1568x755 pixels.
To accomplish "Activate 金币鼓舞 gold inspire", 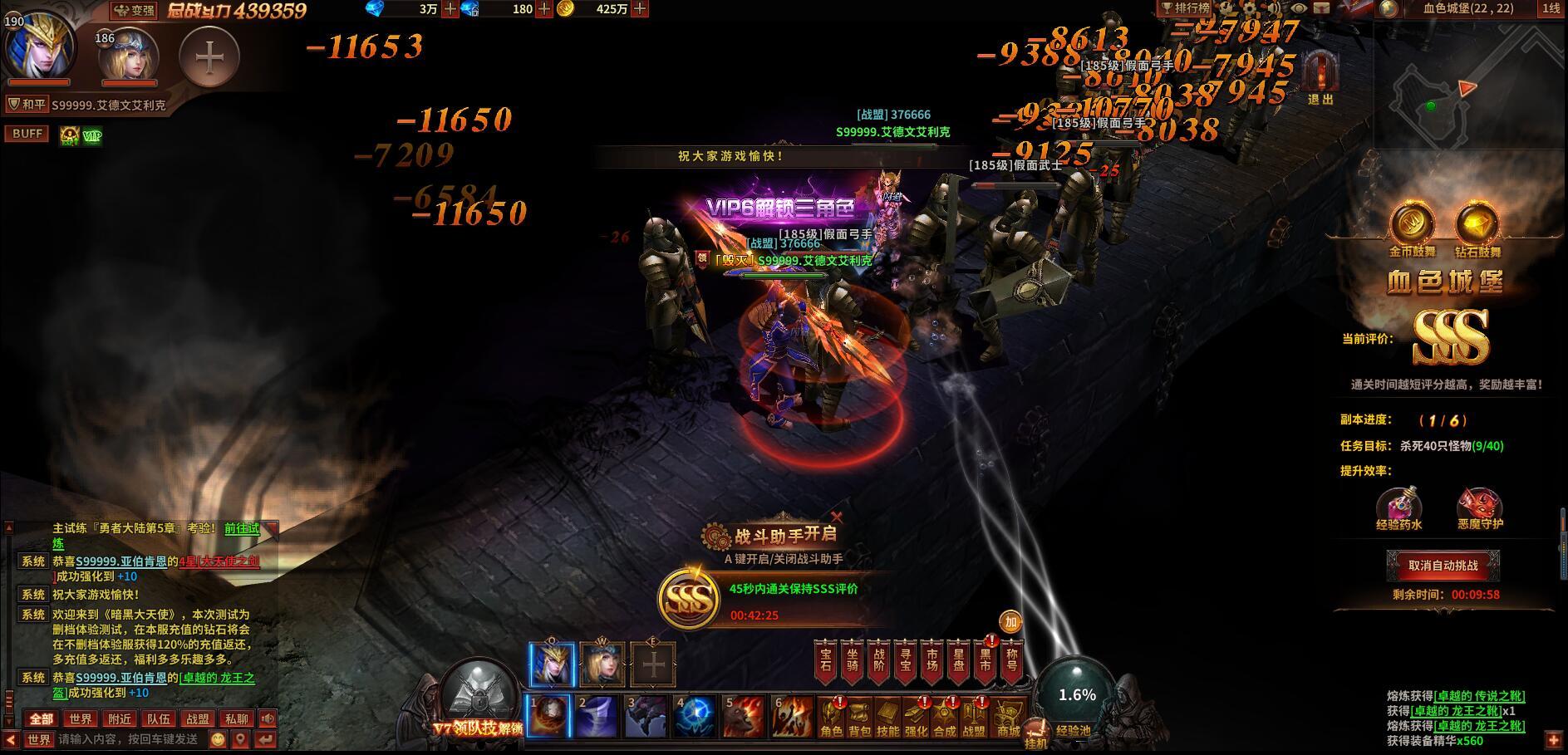I will tap(1412, 226).
